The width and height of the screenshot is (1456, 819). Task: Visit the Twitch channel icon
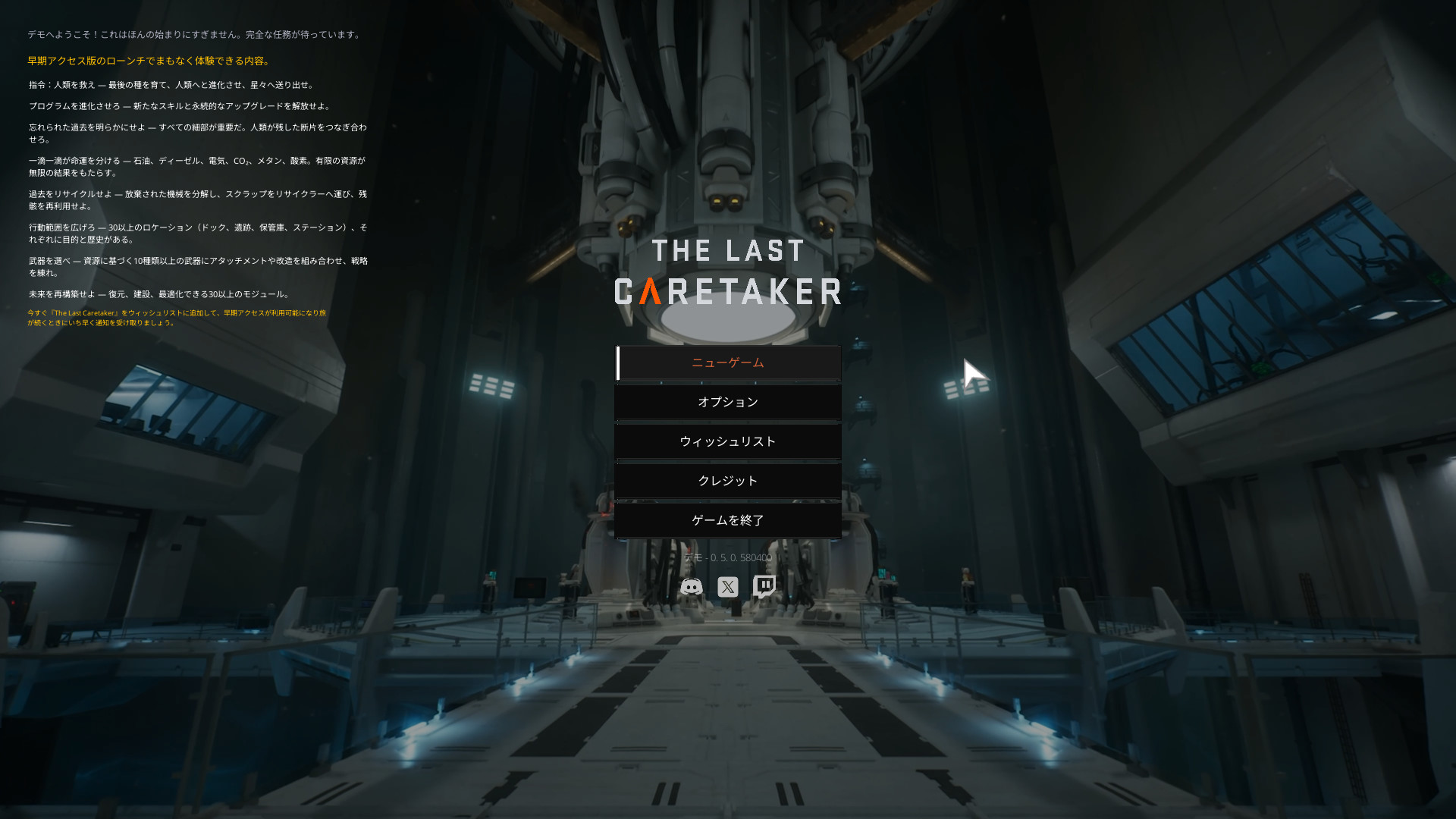(764, 587)
